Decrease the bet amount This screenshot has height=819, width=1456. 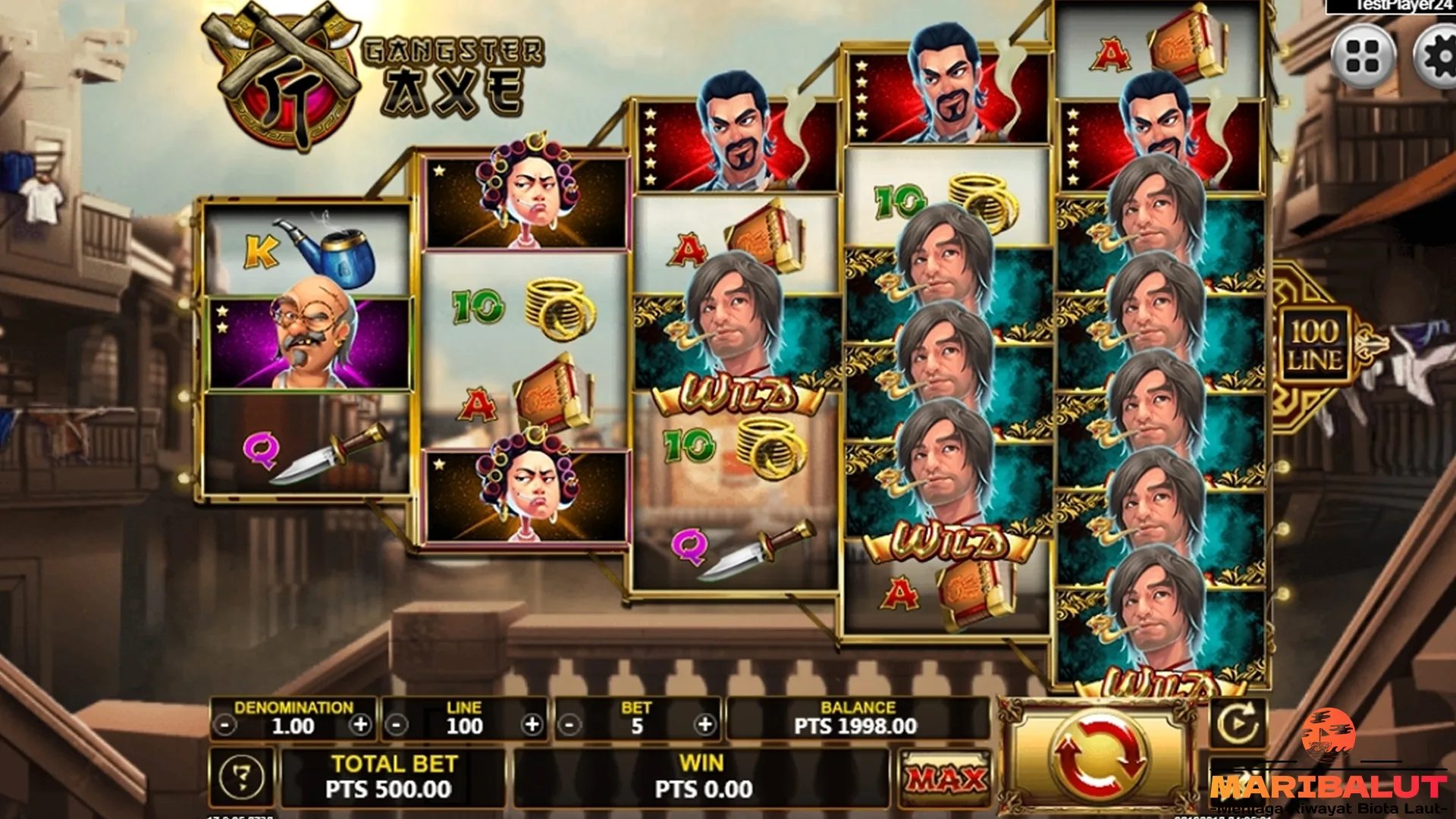(x=570, y=726)
